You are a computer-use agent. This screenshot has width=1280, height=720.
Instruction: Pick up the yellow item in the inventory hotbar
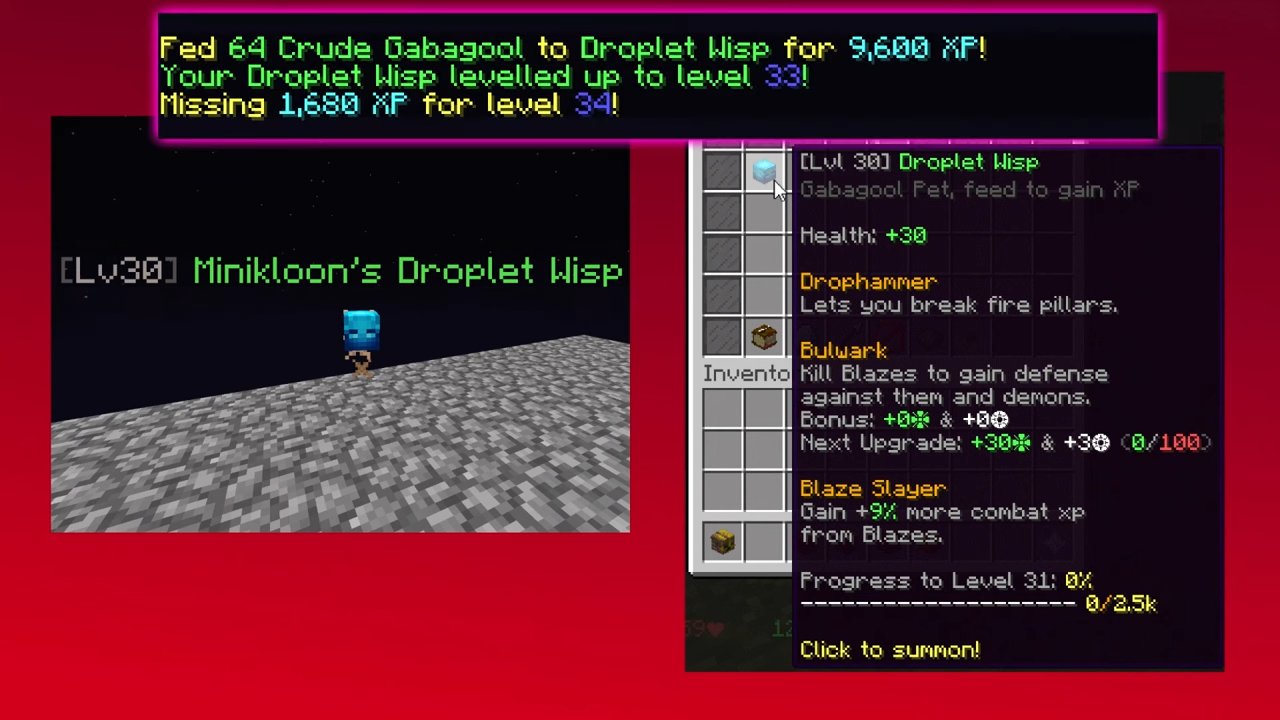[x=723, y=540]
